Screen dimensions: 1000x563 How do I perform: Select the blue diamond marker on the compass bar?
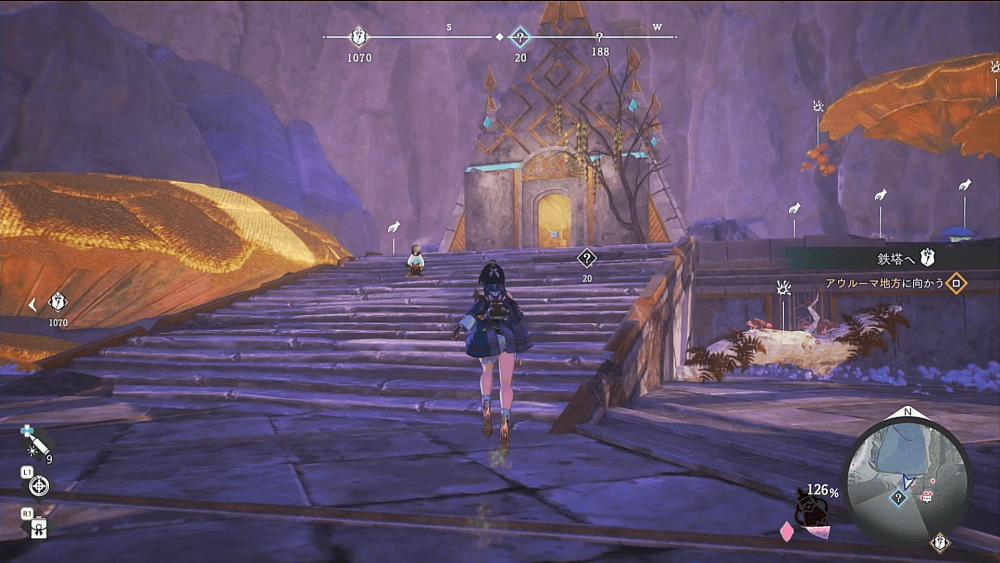(x=520, y=38)
